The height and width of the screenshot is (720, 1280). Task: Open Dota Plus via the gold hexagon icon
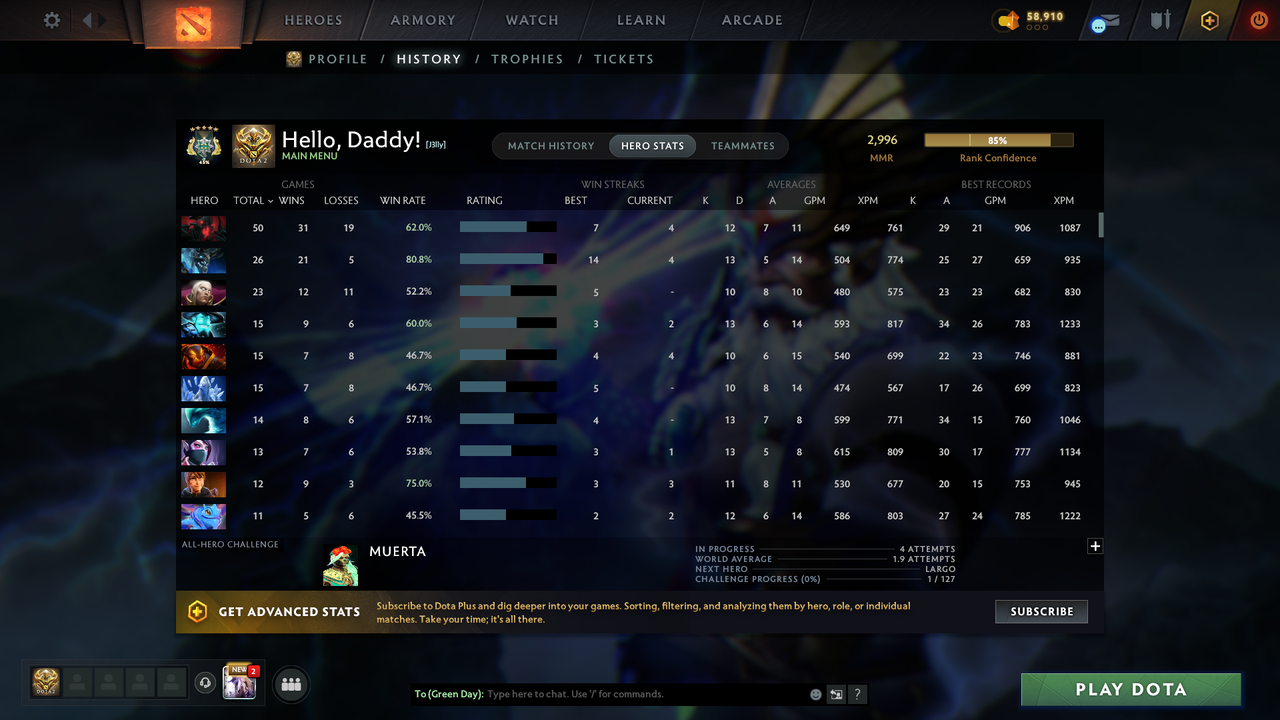(x=1209, y=20)
